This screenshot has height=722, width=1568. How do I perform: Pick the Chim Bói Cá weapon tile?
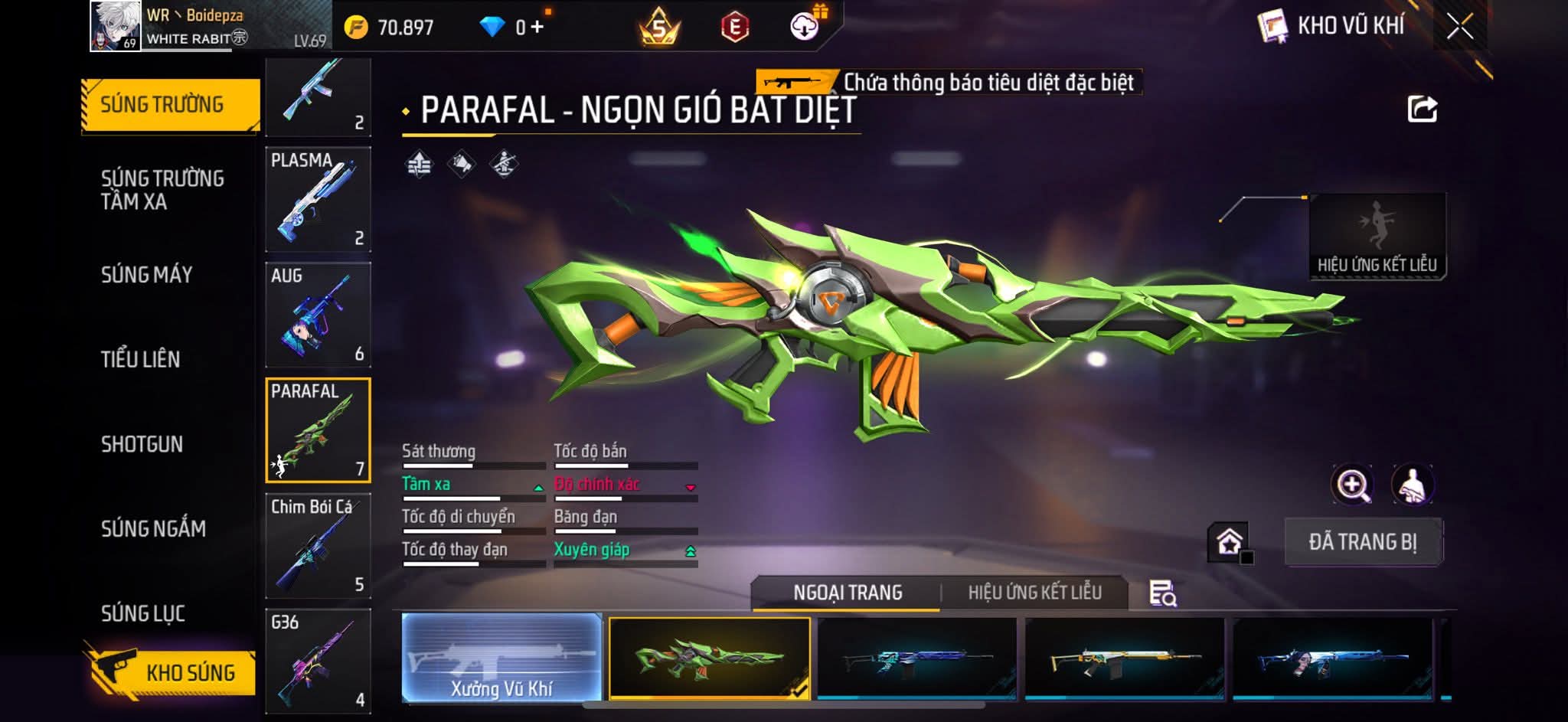318,546
